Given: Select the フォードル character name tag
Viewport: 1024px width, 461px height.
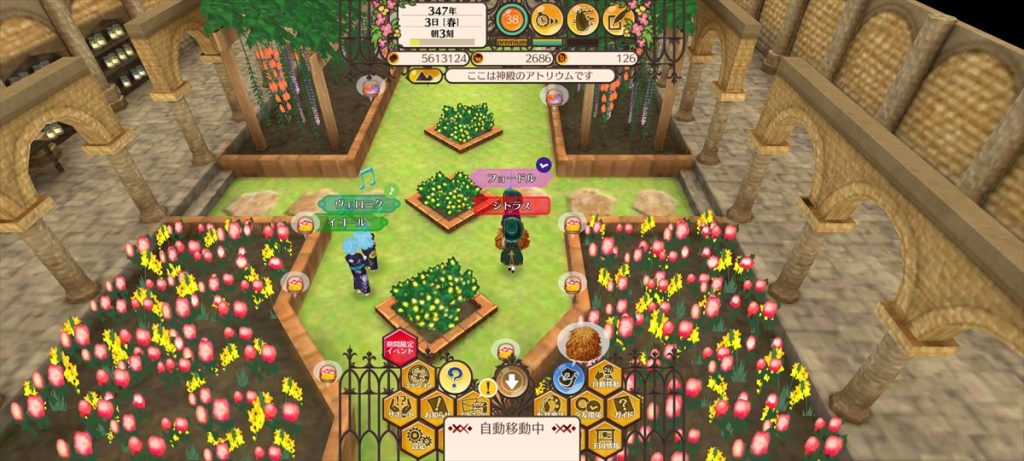Looking at the screenshot, I should click(x=508, y=178).
